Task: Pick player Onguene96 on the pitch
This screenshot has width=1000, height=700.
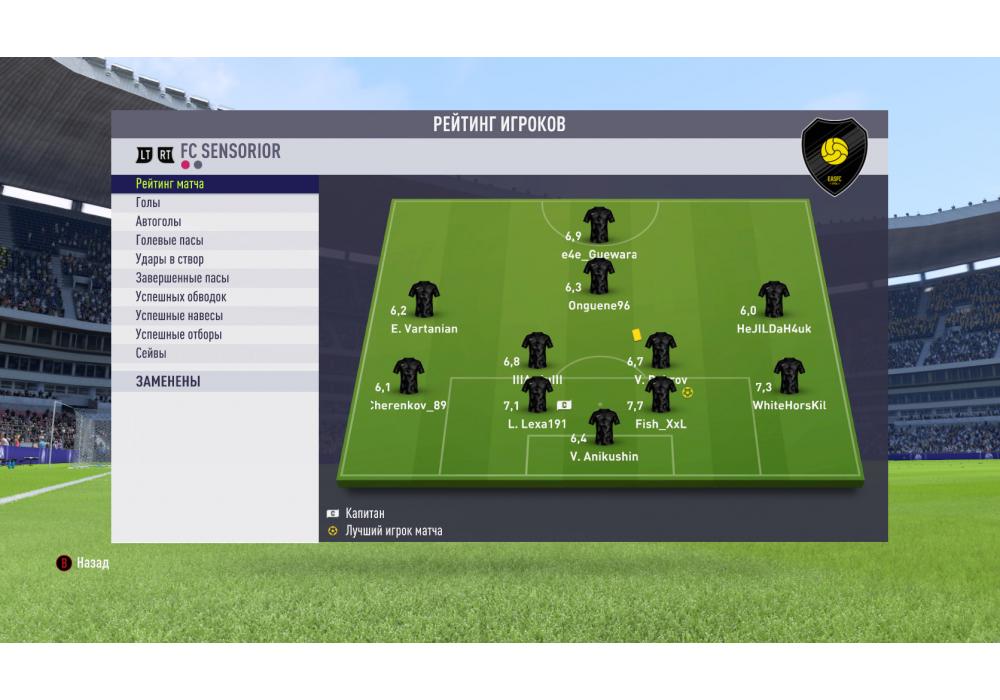Action: (x=599, y=277)
